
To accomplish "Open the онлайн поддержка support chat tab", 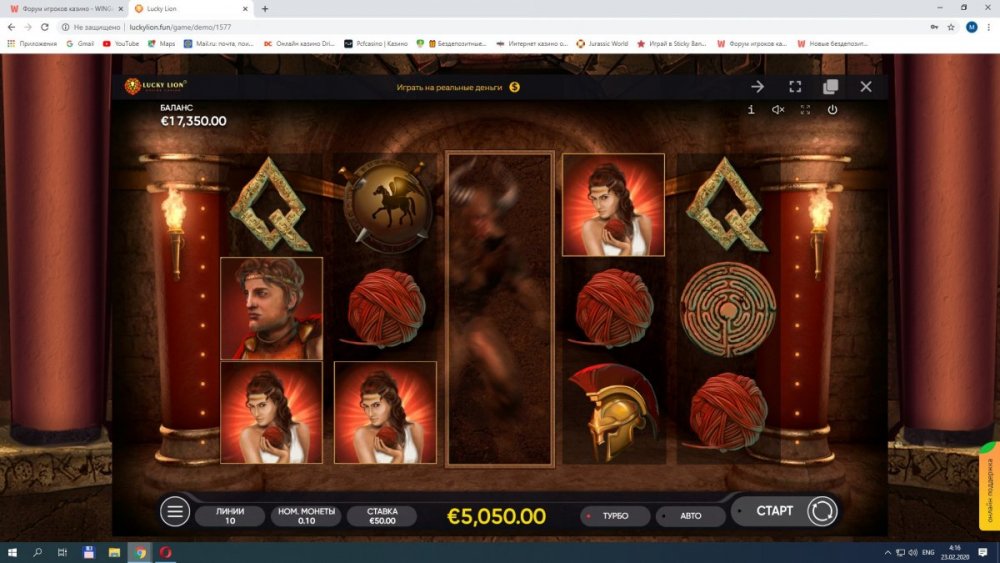I will (x=987, y=485).
